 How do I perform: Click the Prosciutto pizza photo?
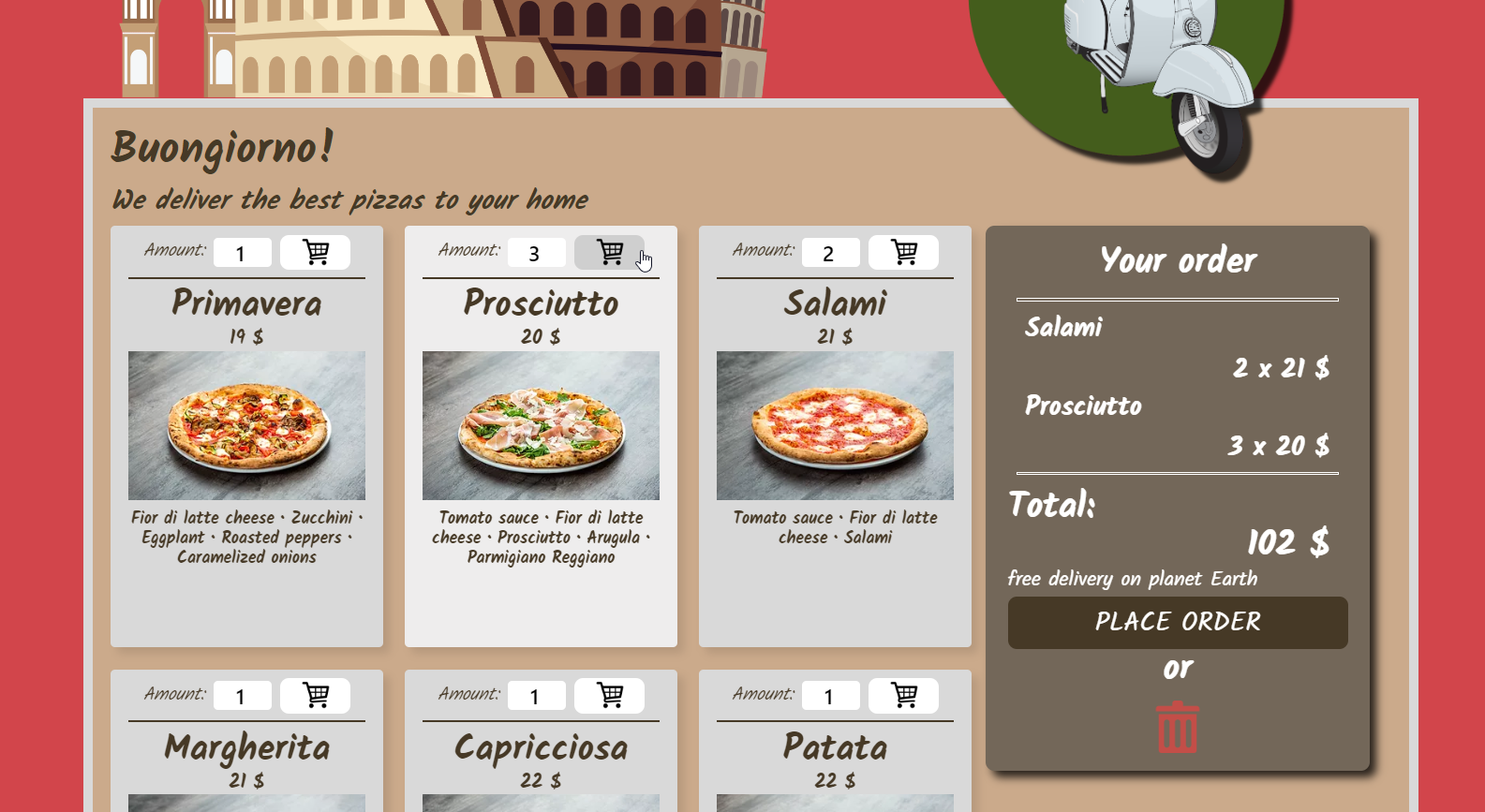pos(541,424)
